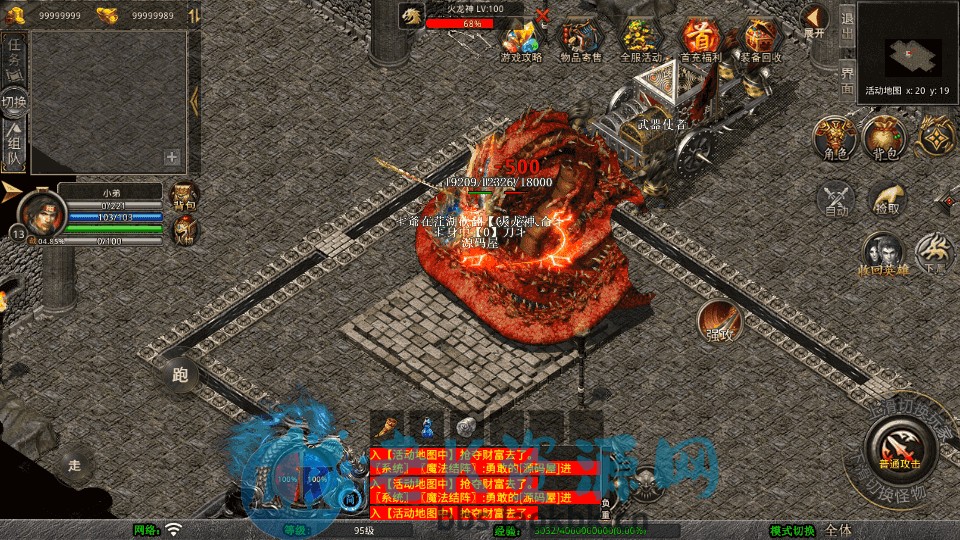Open the 首充福利 first-recharge bonus
Image resolution: width=960 pixels, height=540 pixels.
point(700,39)
